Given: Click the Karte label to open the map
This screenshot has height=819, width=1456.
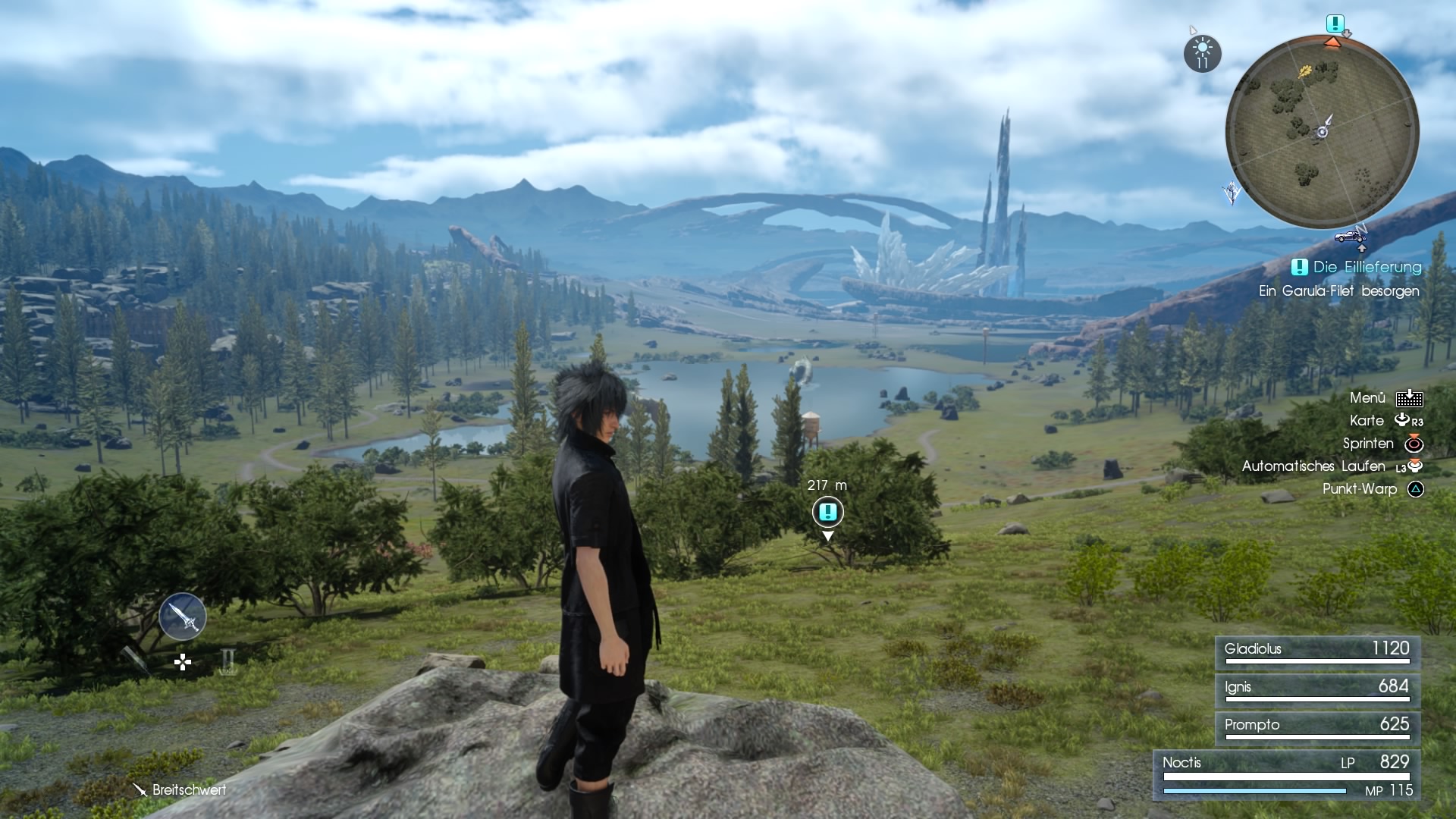Looking at the screenshot, I should 1368,420.
